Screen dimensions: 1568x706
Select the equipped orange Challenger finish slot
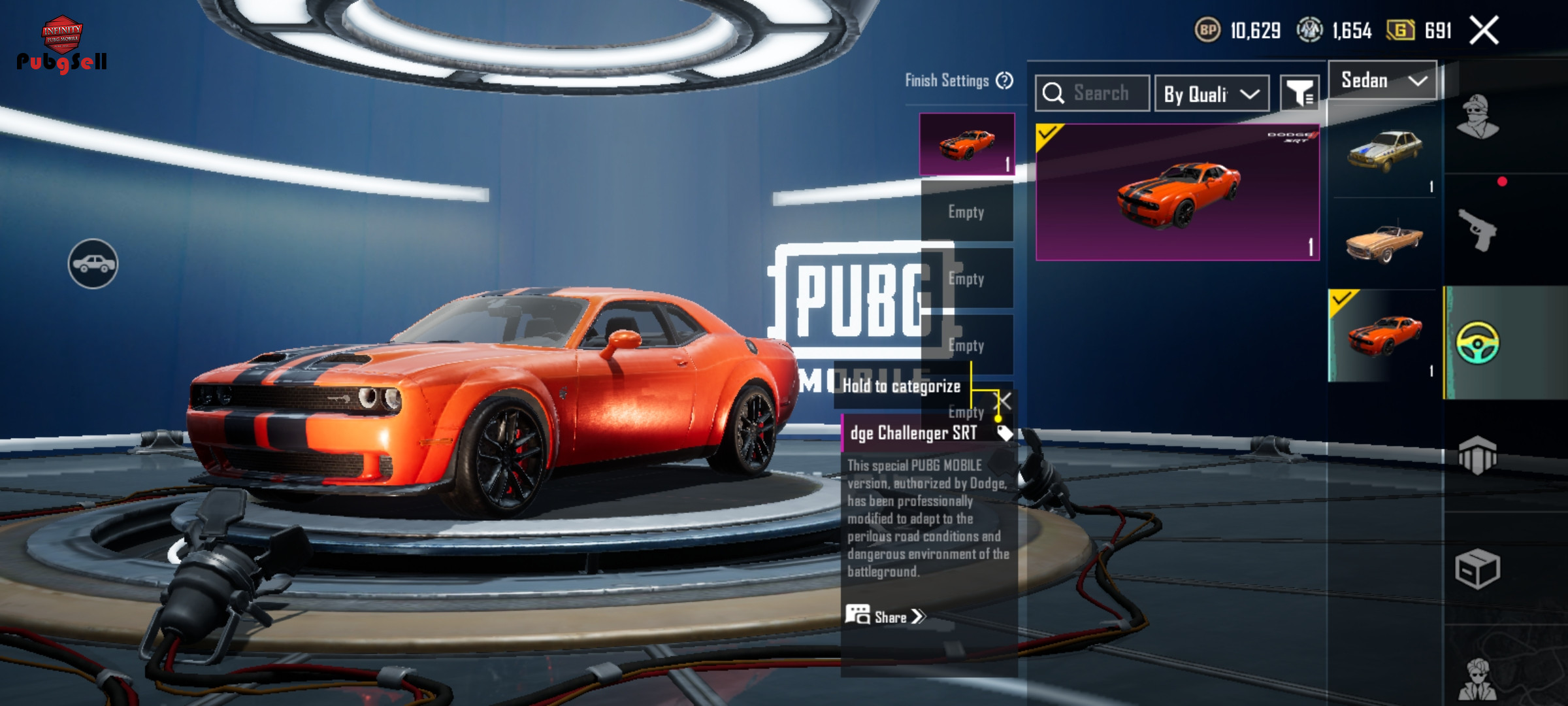tap(966, 144)
